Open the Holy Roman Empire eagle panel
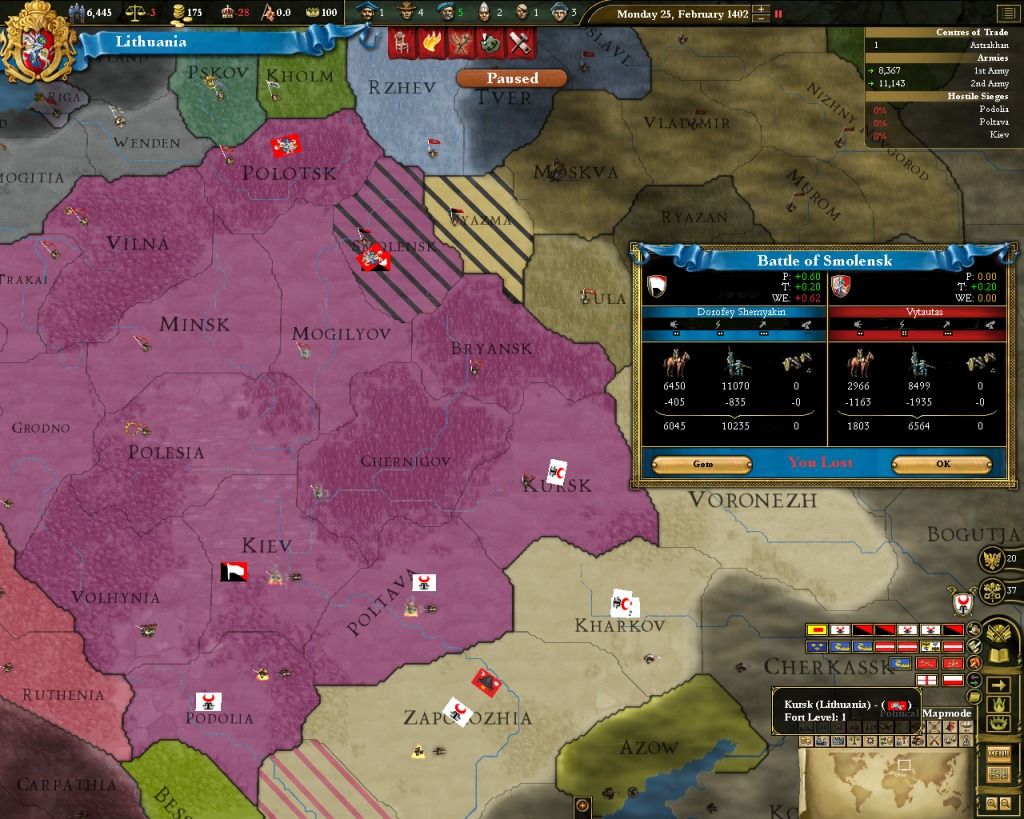This screenshot has width=1024, height=819. pos(992,560)
